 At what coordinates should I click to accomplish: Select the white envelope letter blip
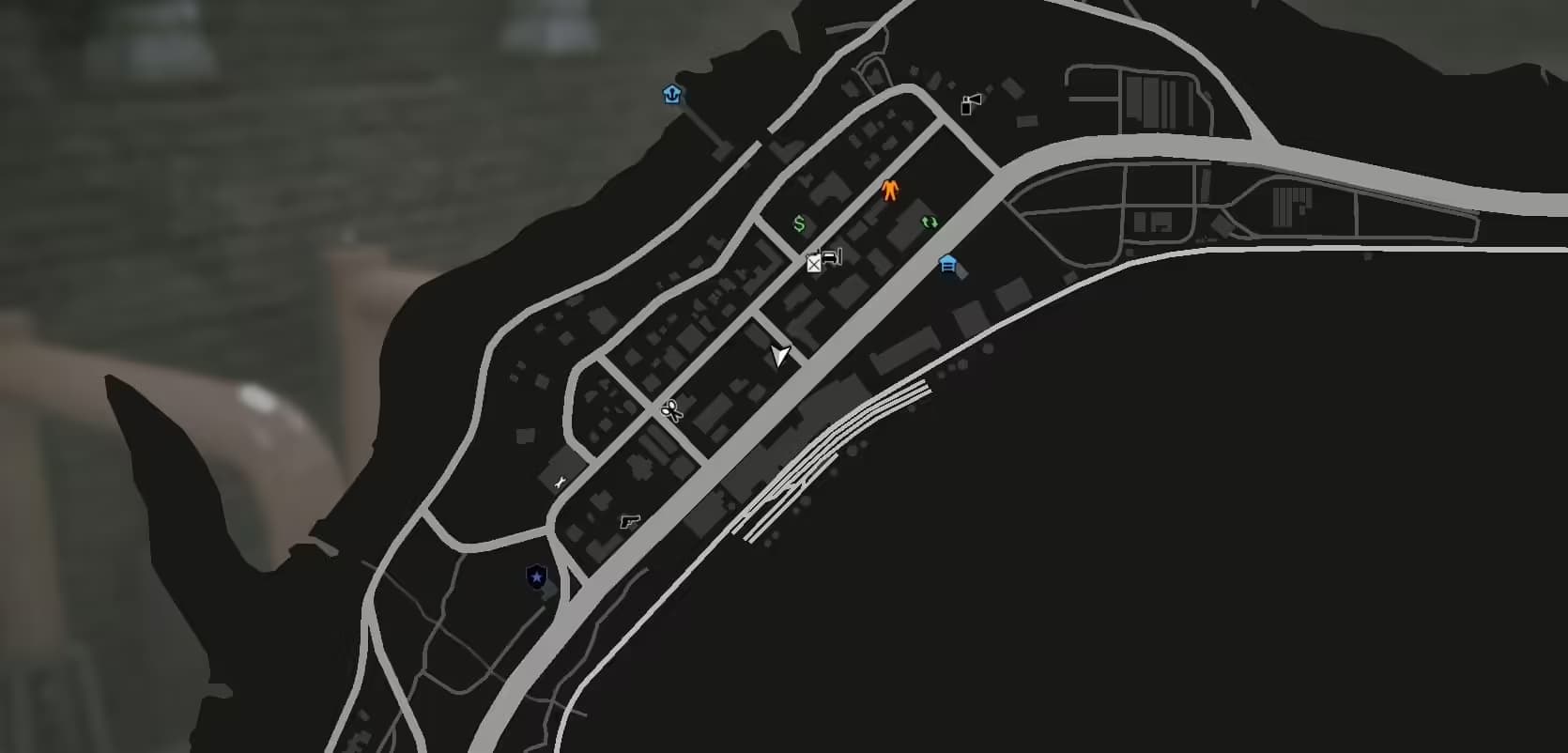pos(814,264)
